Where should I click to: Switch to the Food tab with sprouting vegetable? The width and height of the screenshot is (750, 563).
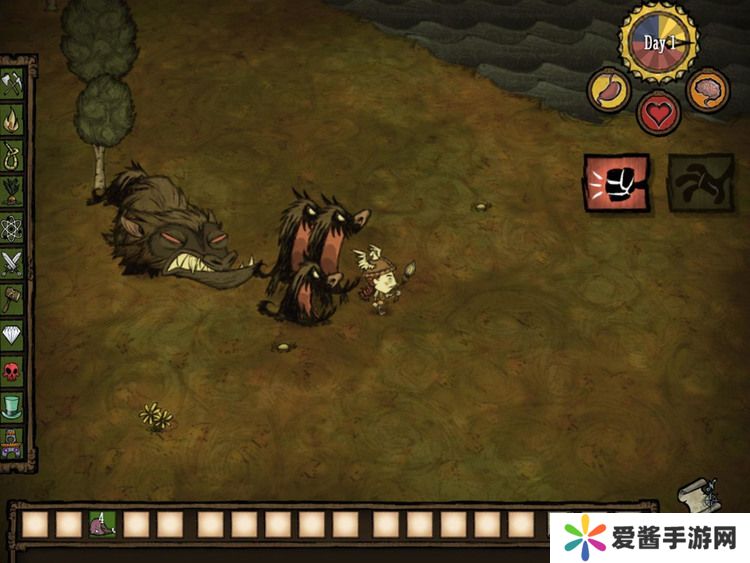13,190
